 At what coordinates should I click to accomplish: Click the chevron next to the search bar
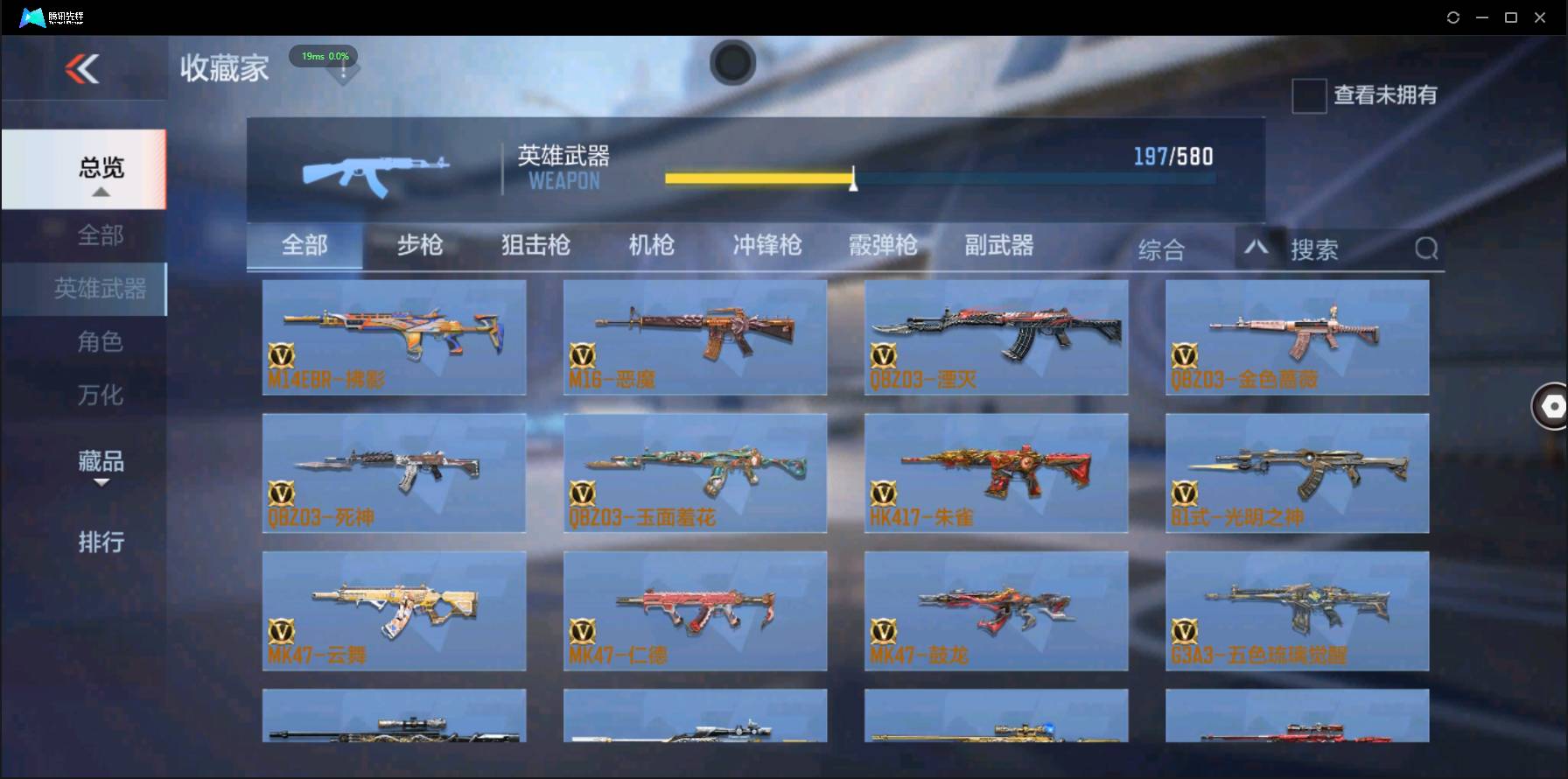pyautogui.click(x=1257, y=249)
